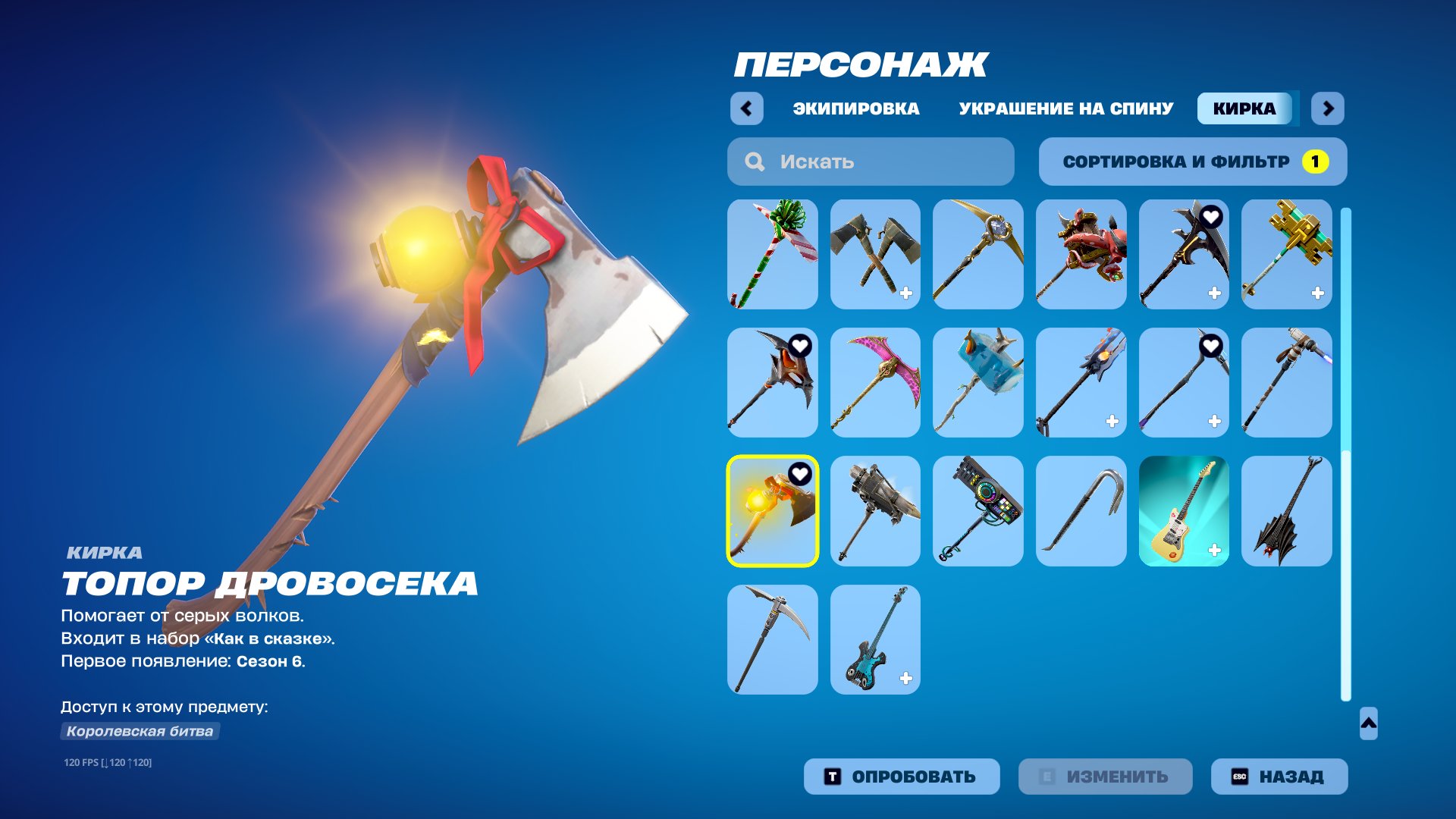
Task: Select the frozen ice pickaxe thumbnail
Action: (x=977, y=383)
